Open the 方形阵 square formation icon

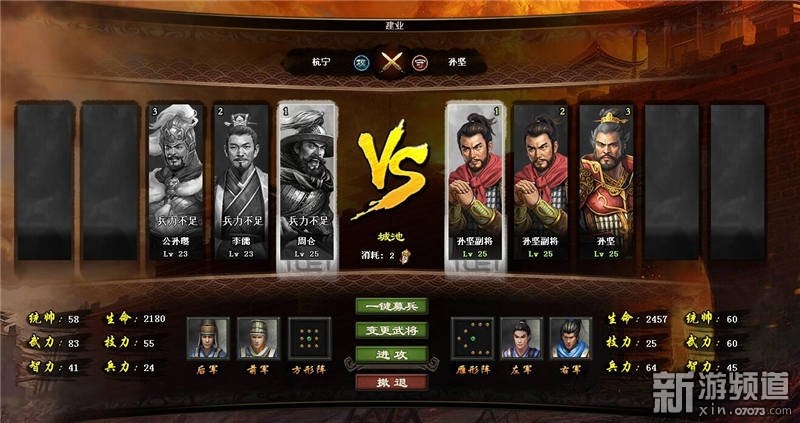click(309, 339)
